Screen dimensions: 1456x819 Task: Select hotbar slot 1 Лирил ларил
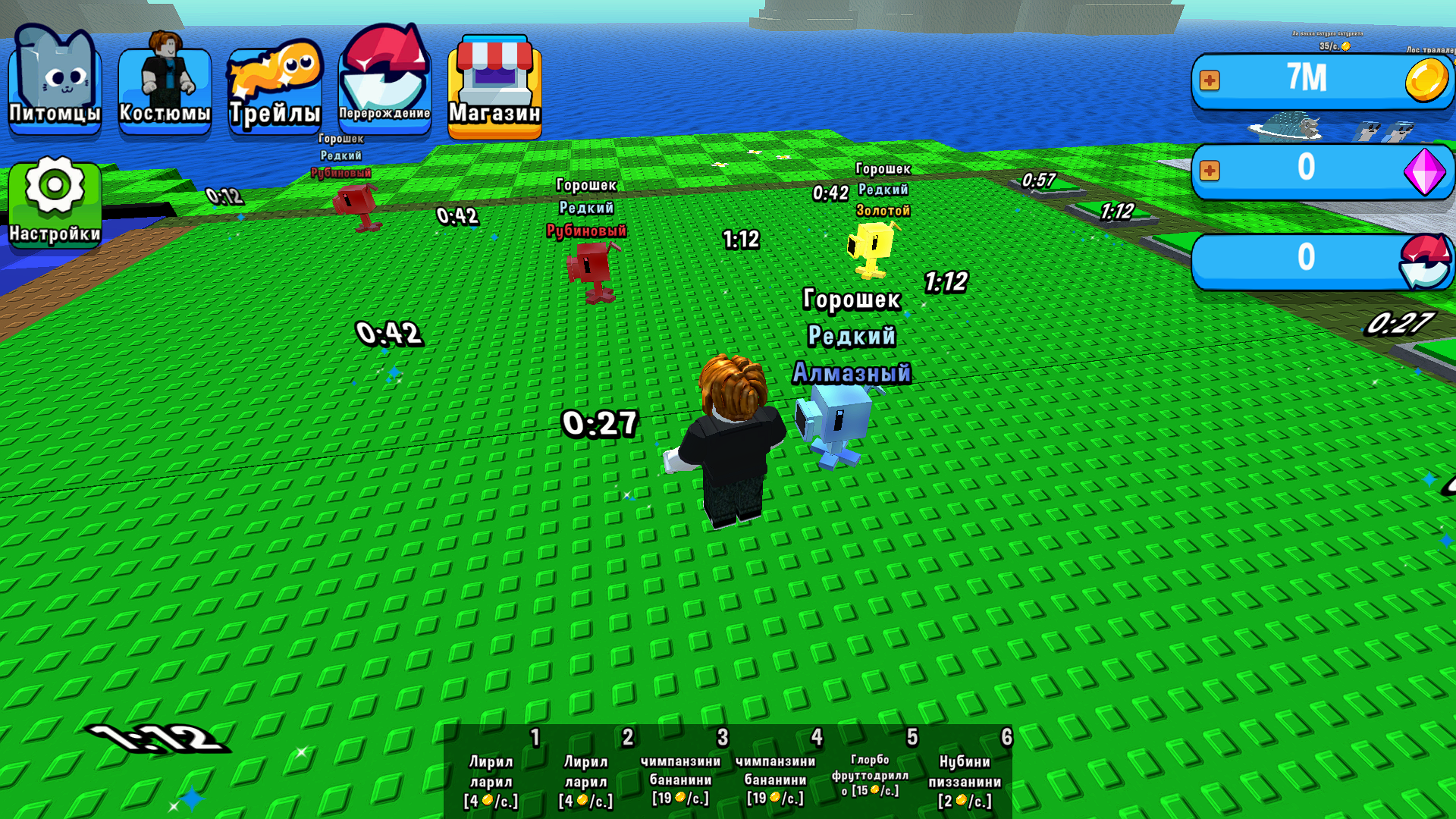click(x=493, y=773)
